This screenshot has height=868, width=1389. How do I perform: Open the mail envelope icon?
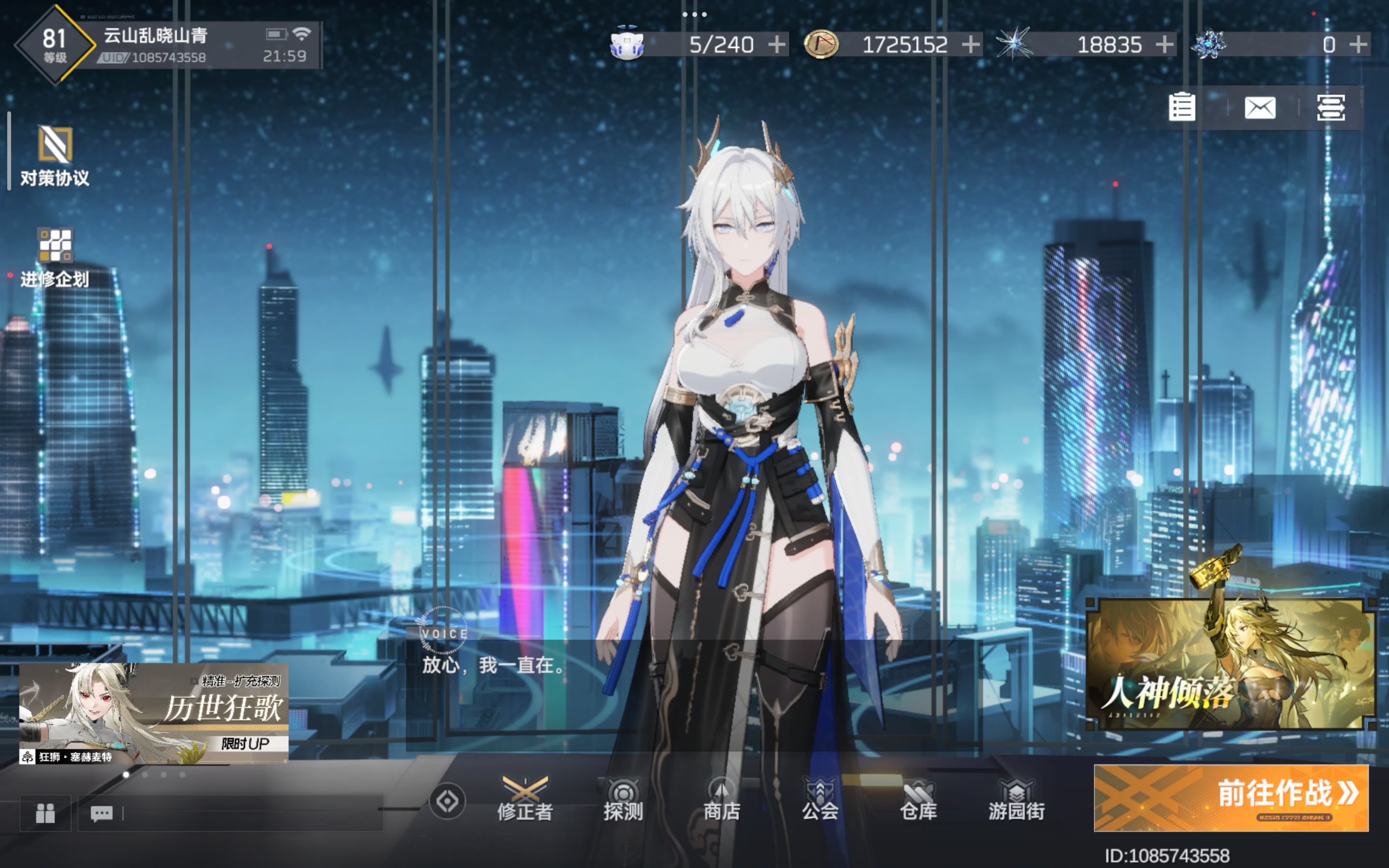(x=1260, y=108)
